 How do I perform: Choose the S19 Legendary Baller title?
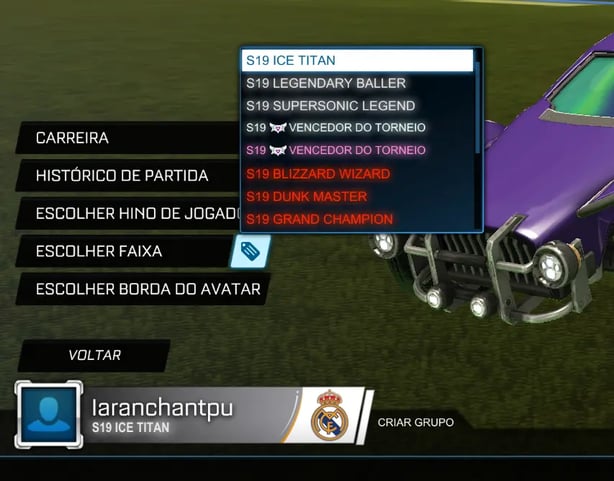pyautogui.click(x=357, y=83)
